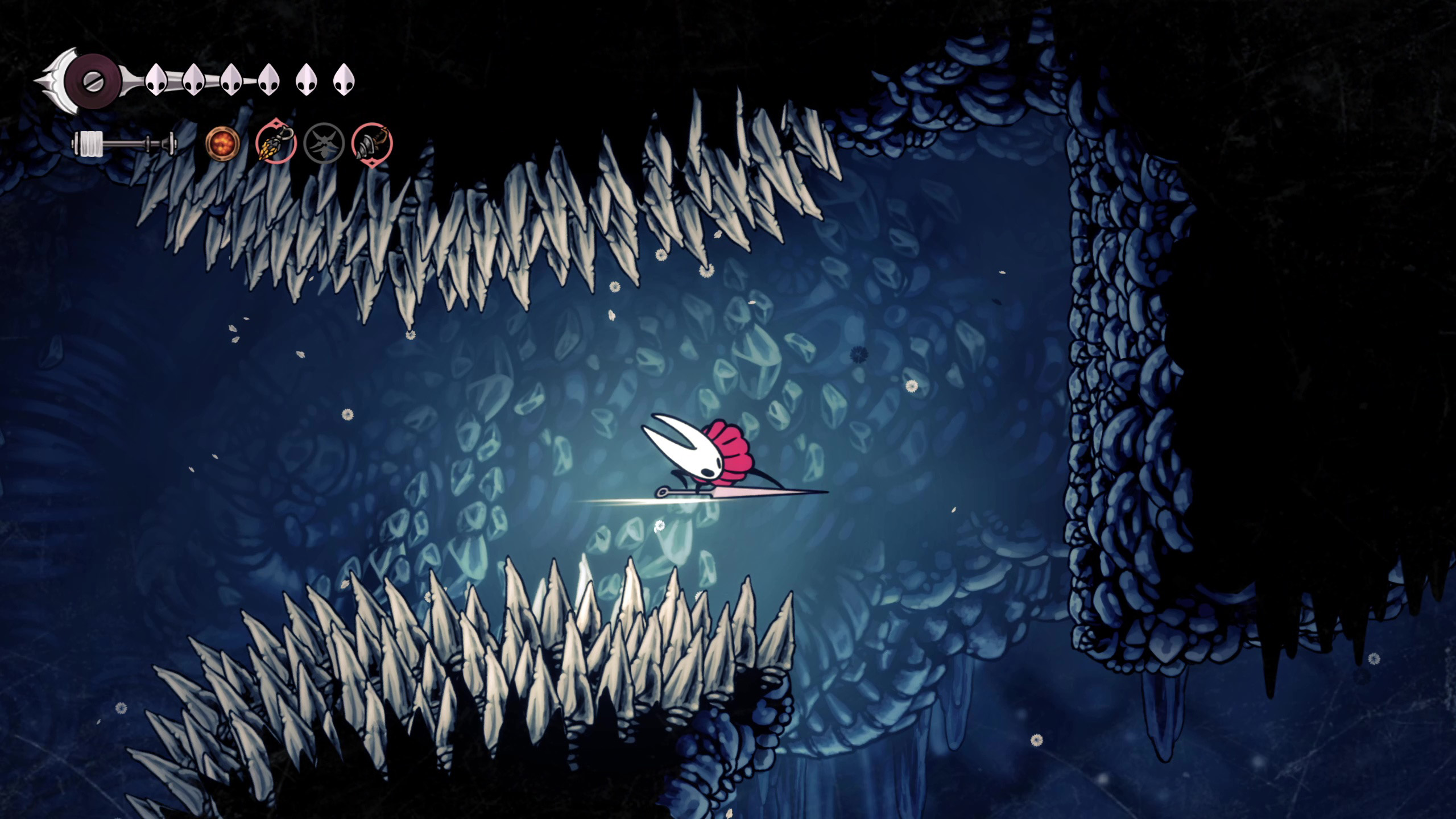Choose the gold-tipped pendant tool slot

276,143
